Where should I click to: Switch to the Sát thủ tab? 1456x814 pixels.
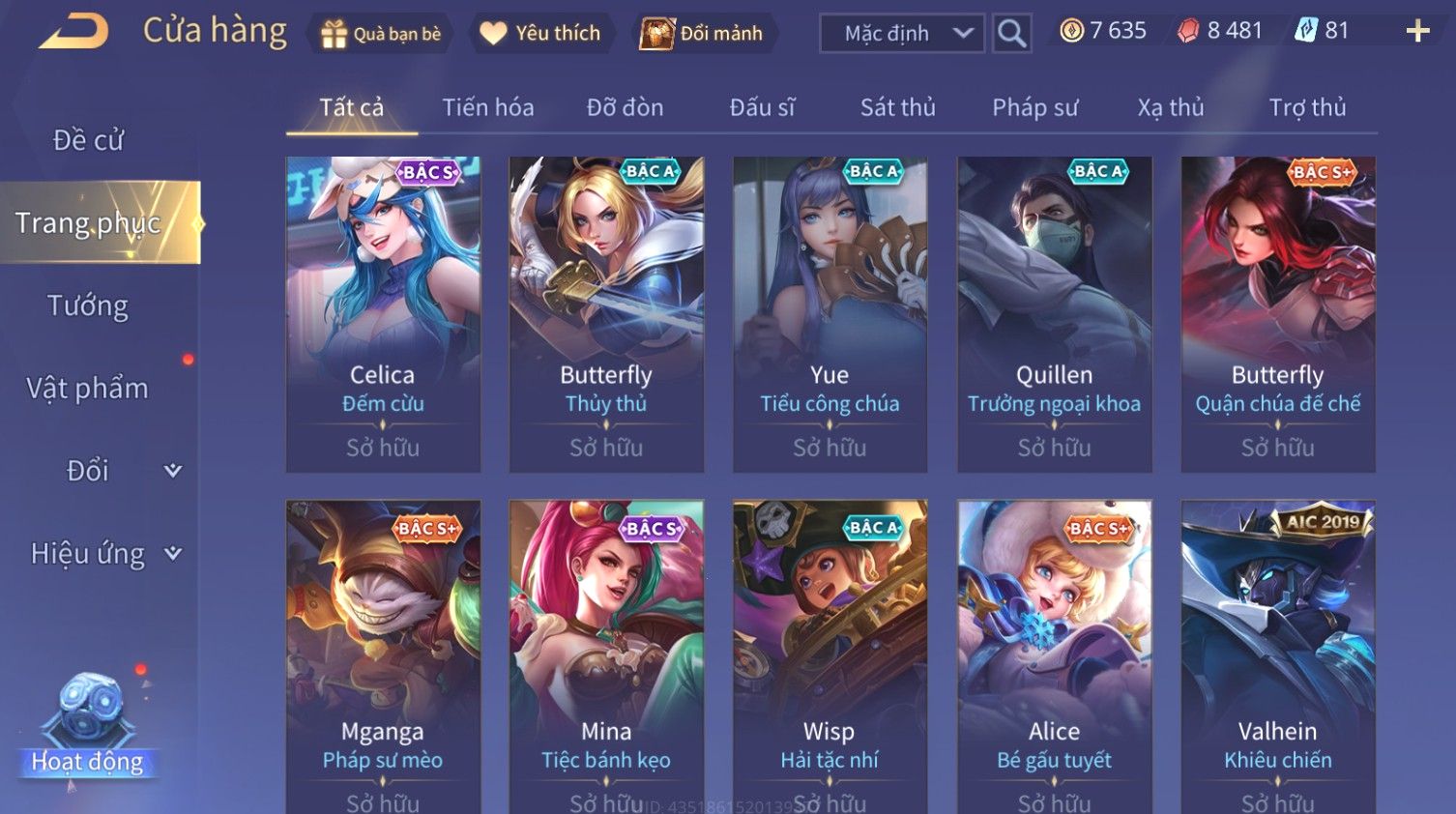[897, 107]
